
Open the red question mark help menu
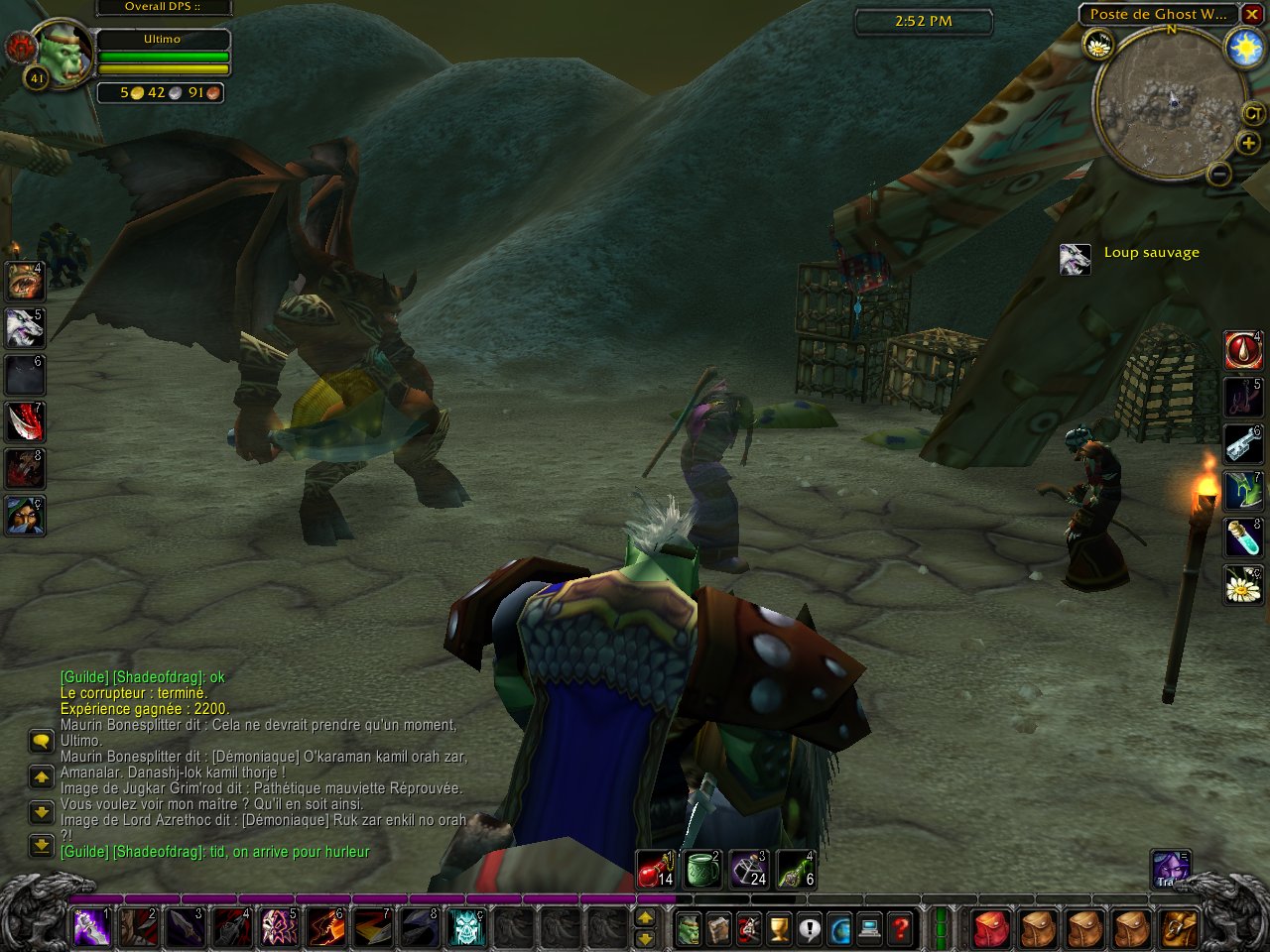[x=900, y=929]
